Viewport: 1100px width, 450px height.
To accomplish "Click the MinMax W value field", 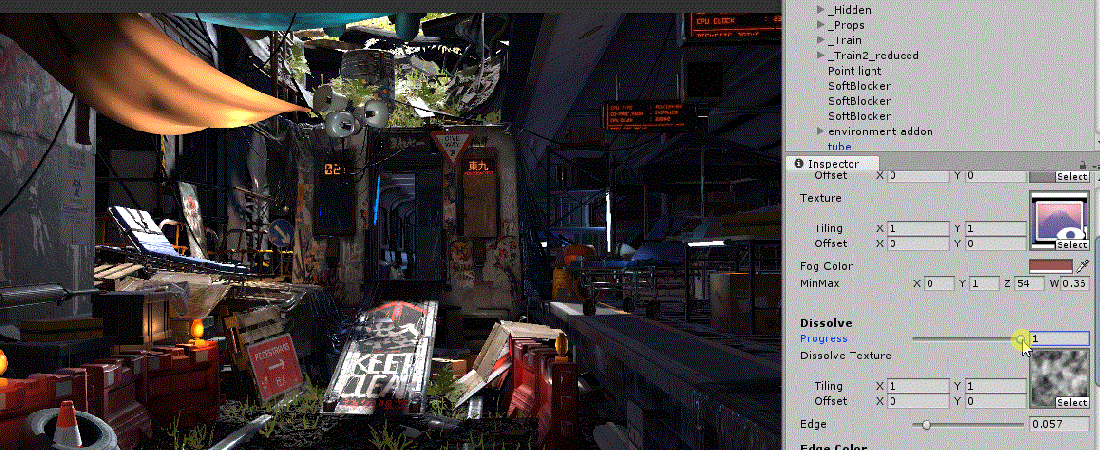I will (x=1074, y=284).
